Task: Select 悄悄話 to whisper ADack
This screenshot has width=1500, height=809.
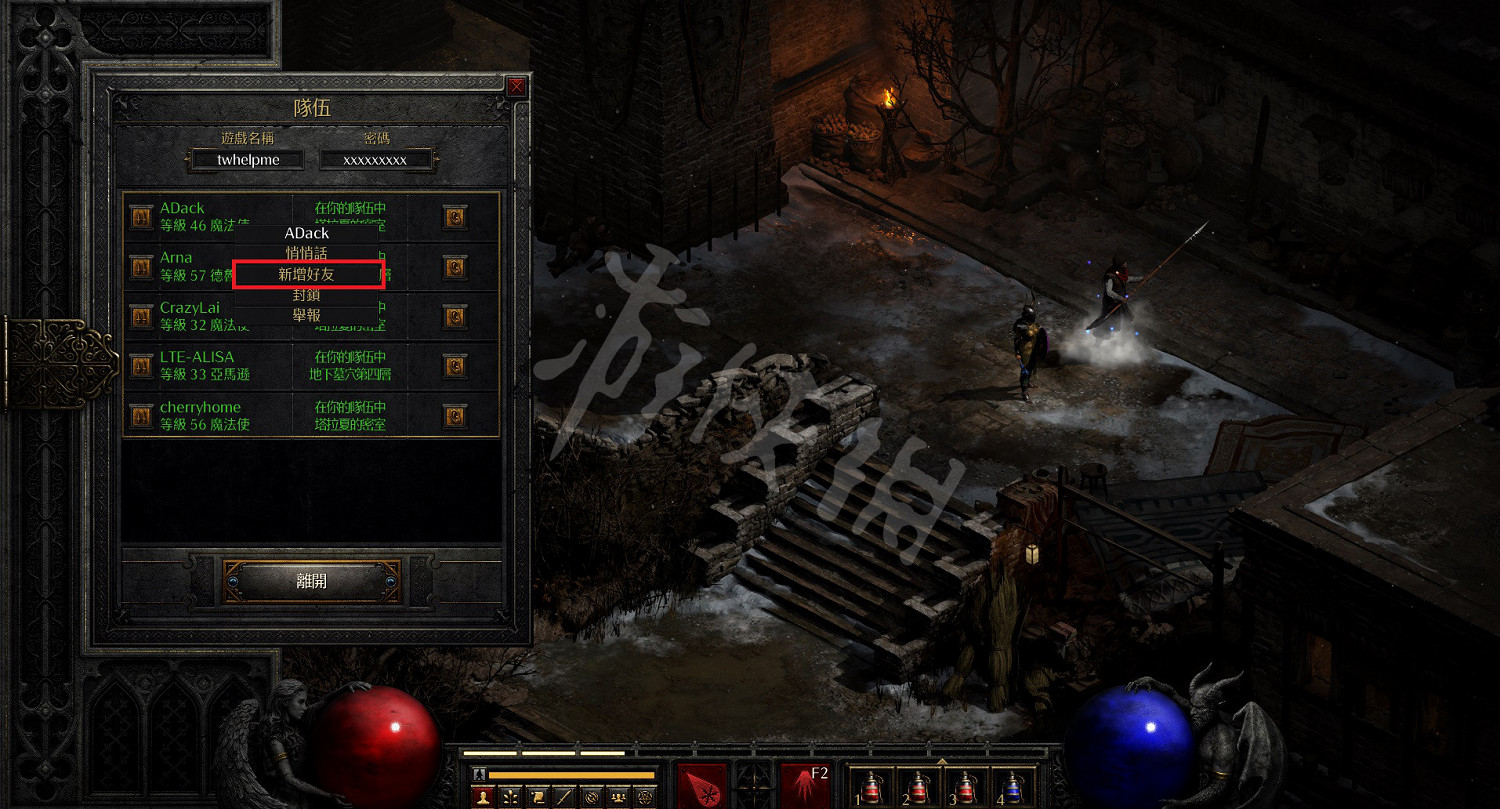Action: coord(307,253)
